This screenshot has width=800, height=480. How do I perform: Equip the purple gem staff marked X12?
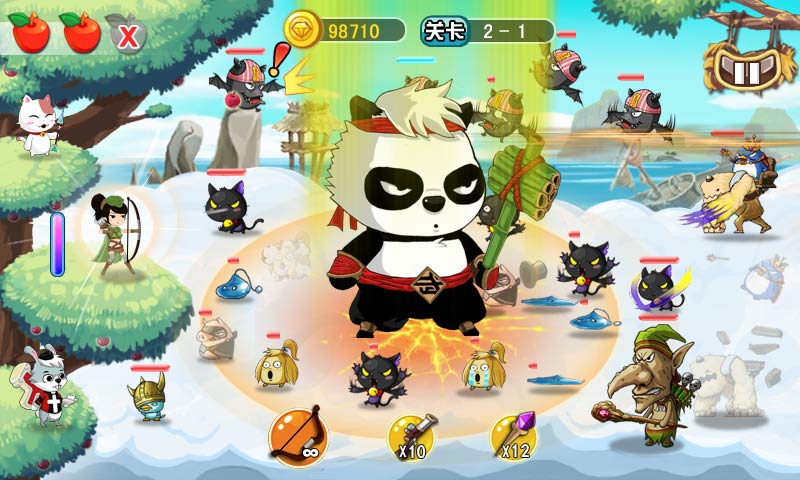click(x=513, y=435)
